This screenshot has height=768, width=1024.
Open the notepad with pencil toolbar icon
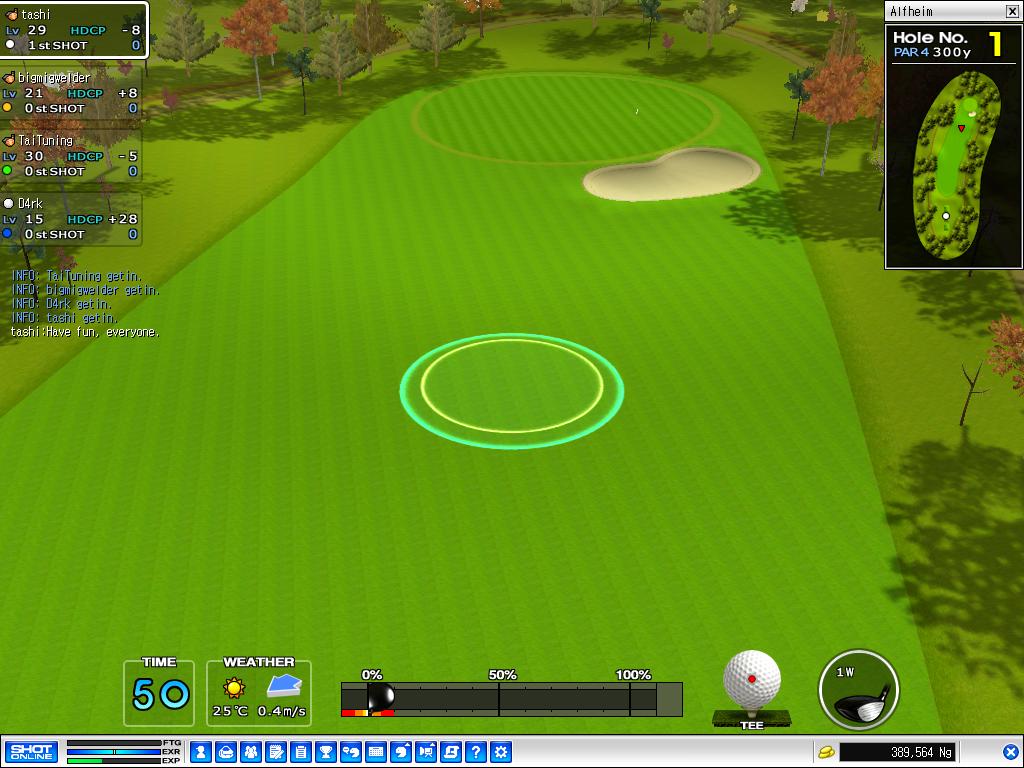275,752
